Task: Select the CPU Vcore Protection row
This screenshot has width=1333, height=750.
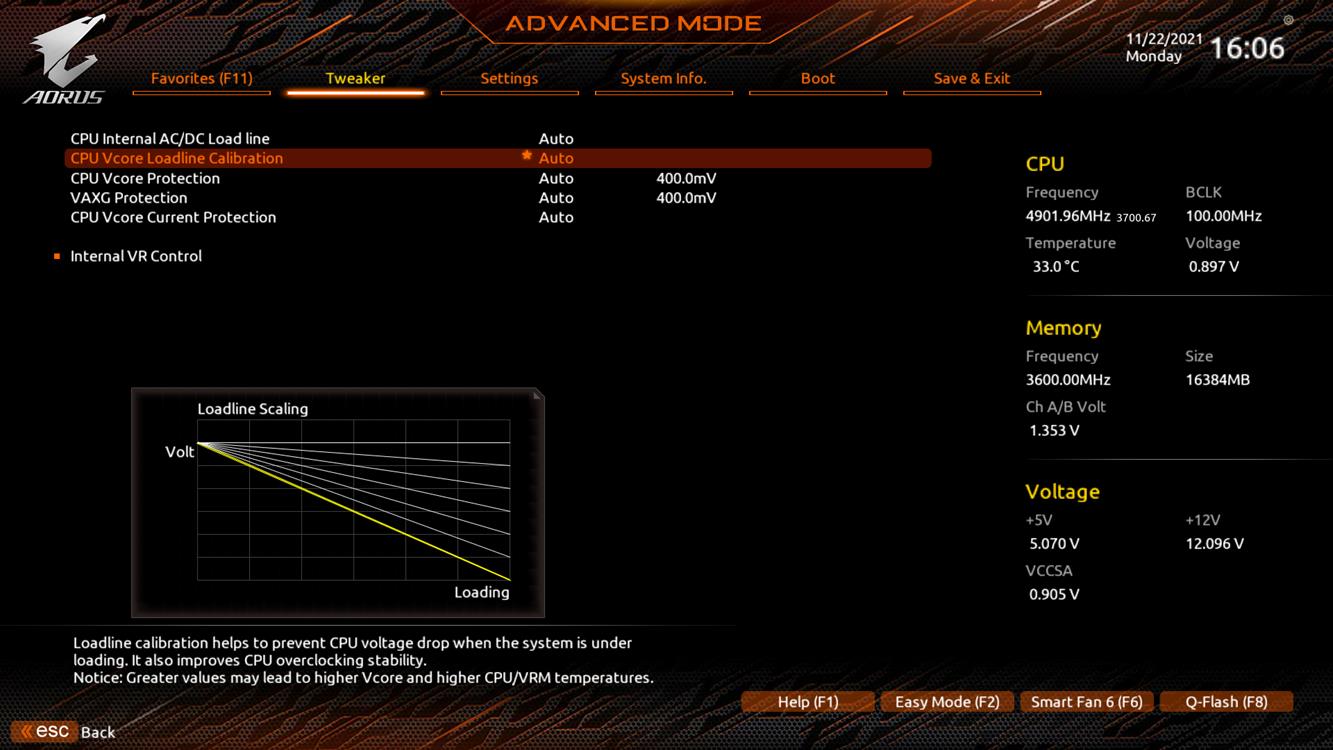Action: (x=145, y=178)
